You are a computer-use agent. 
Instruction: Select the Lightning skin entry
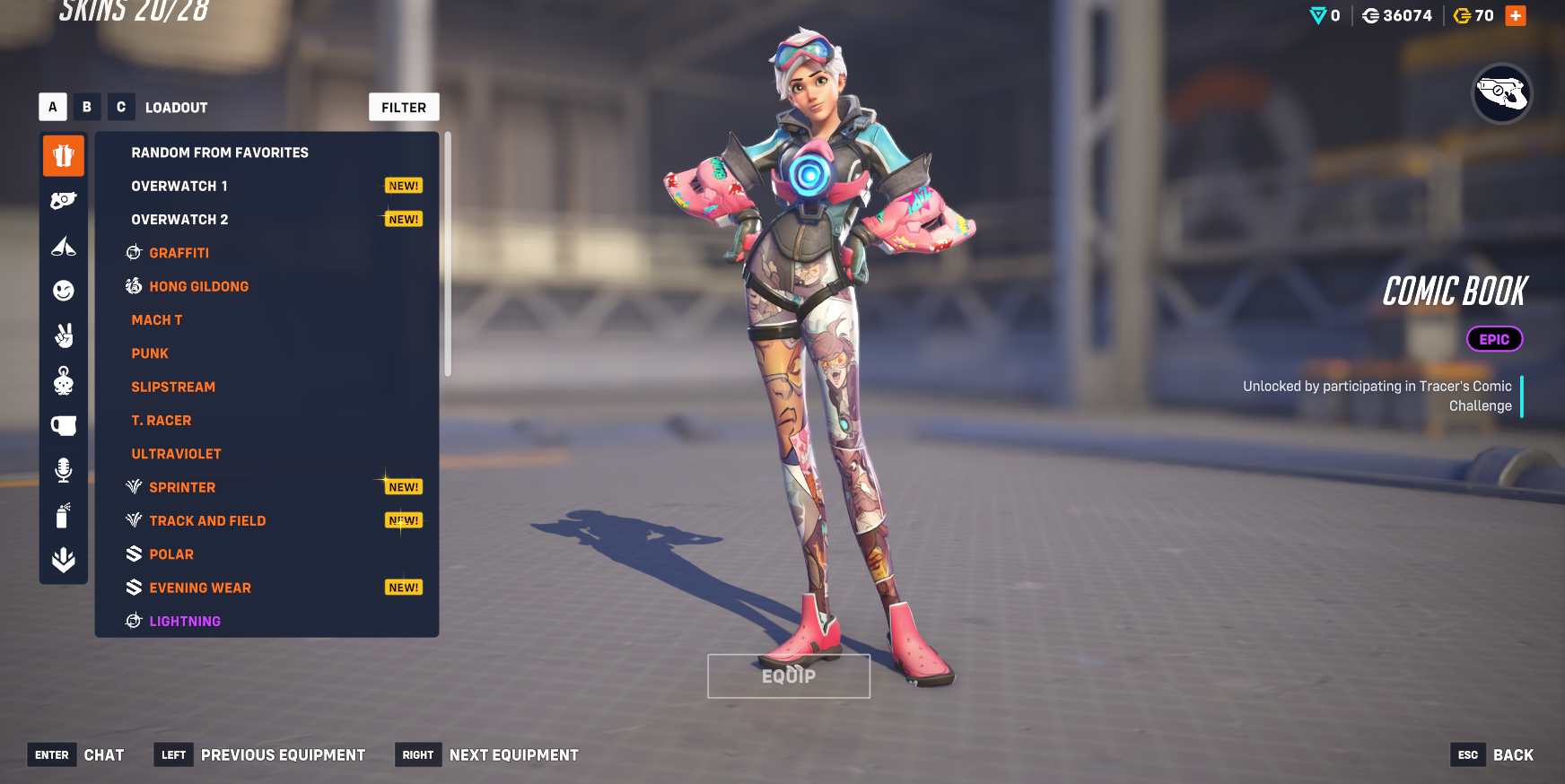pyautogui.click(x=185, y=622)
